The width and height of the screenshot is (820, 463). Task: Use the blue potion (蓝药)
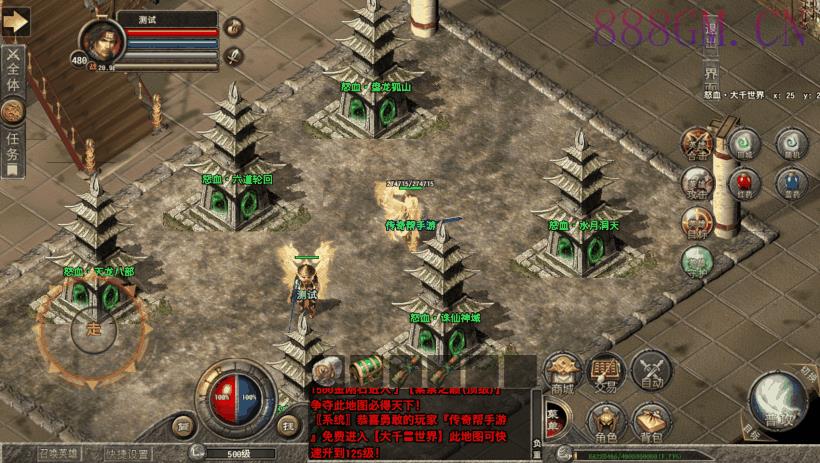[790, 183]
